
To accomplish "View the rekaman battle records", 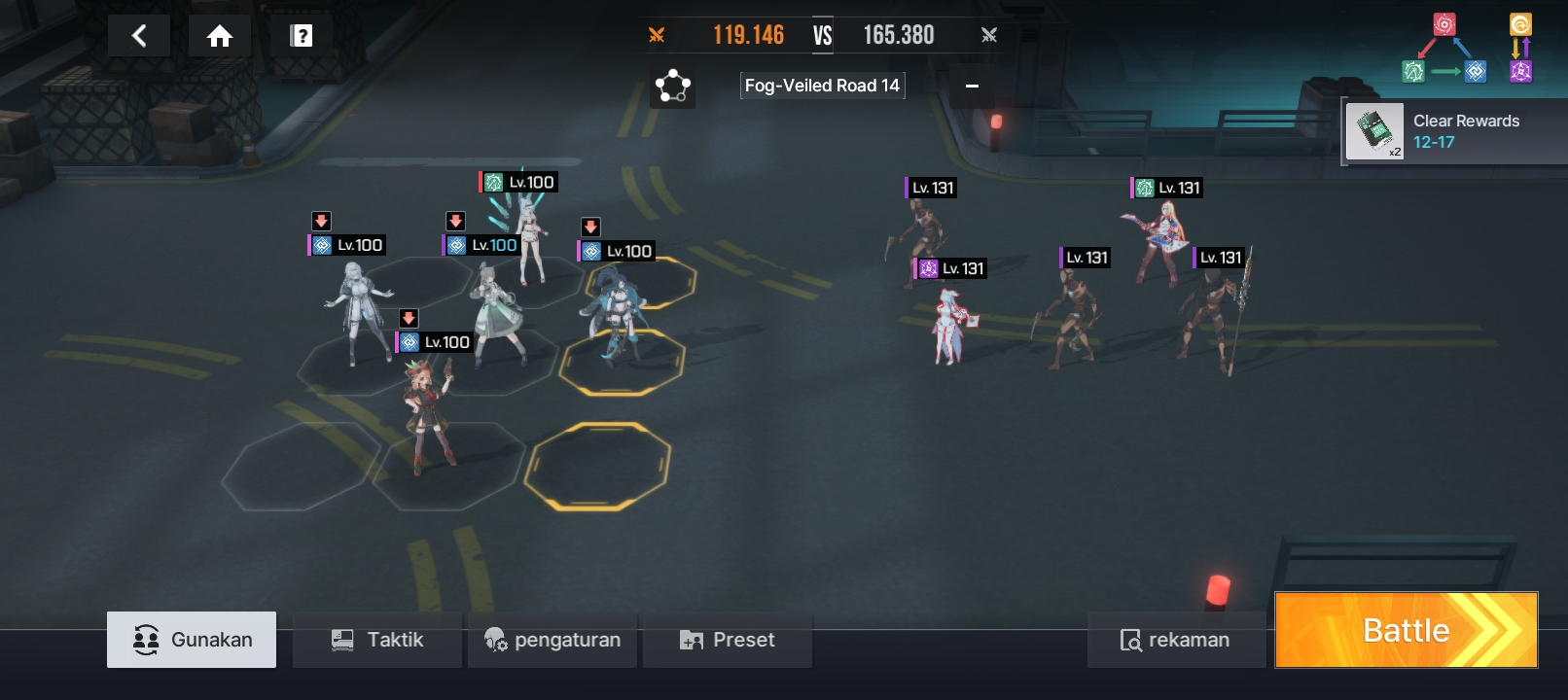I will tap(1175, 640).
